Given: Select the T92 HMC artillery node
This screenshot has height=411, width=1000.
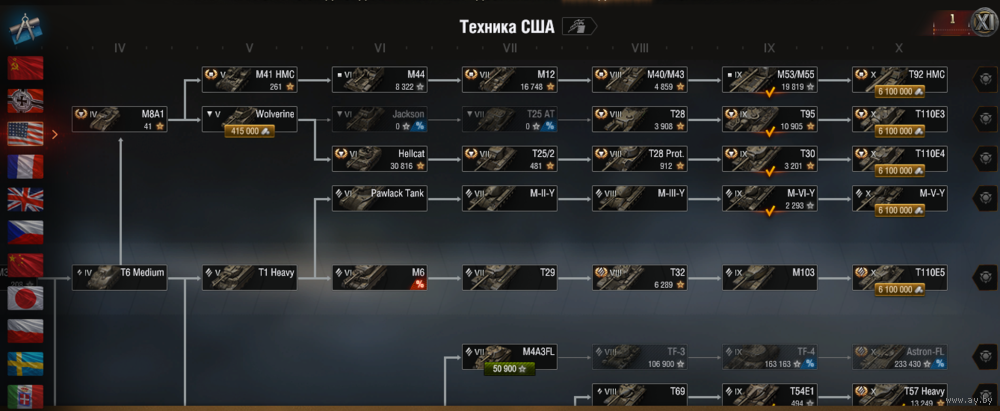Looking at the screenshot, I should click(900, 80).
